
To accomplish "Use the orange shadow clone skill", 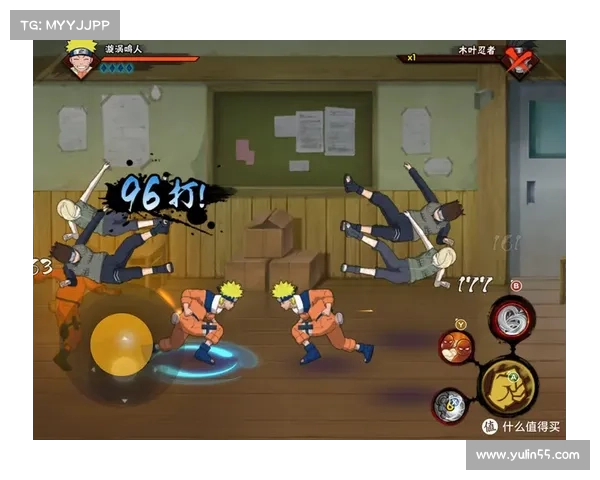I will pos(456,346).
